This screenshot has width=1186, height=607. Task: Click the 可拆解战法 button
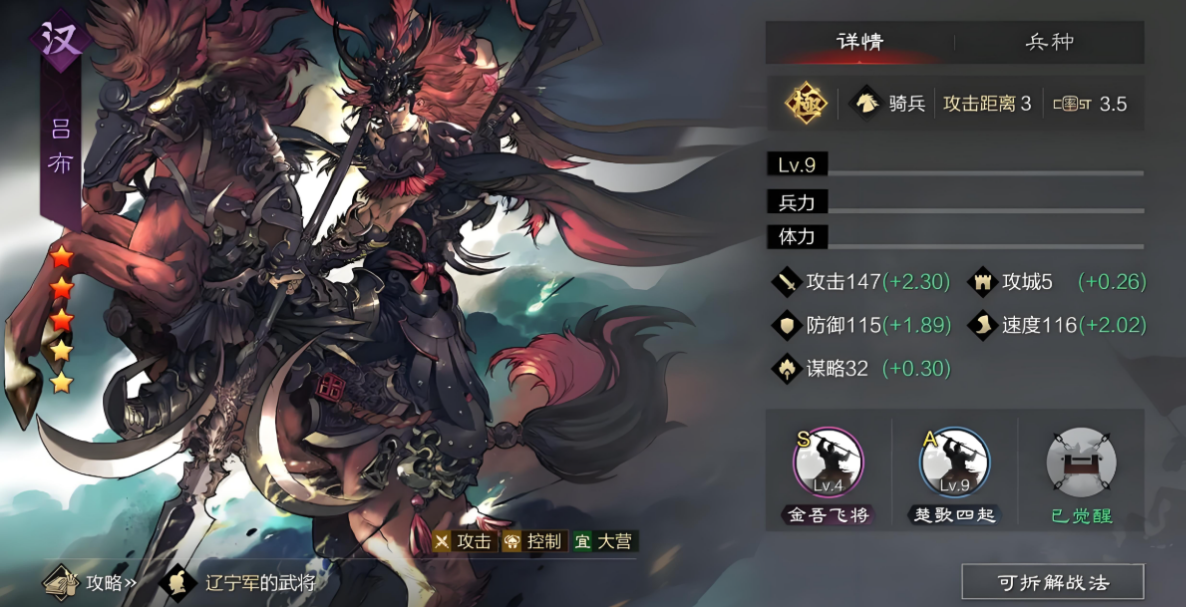tap(1053, 582)
